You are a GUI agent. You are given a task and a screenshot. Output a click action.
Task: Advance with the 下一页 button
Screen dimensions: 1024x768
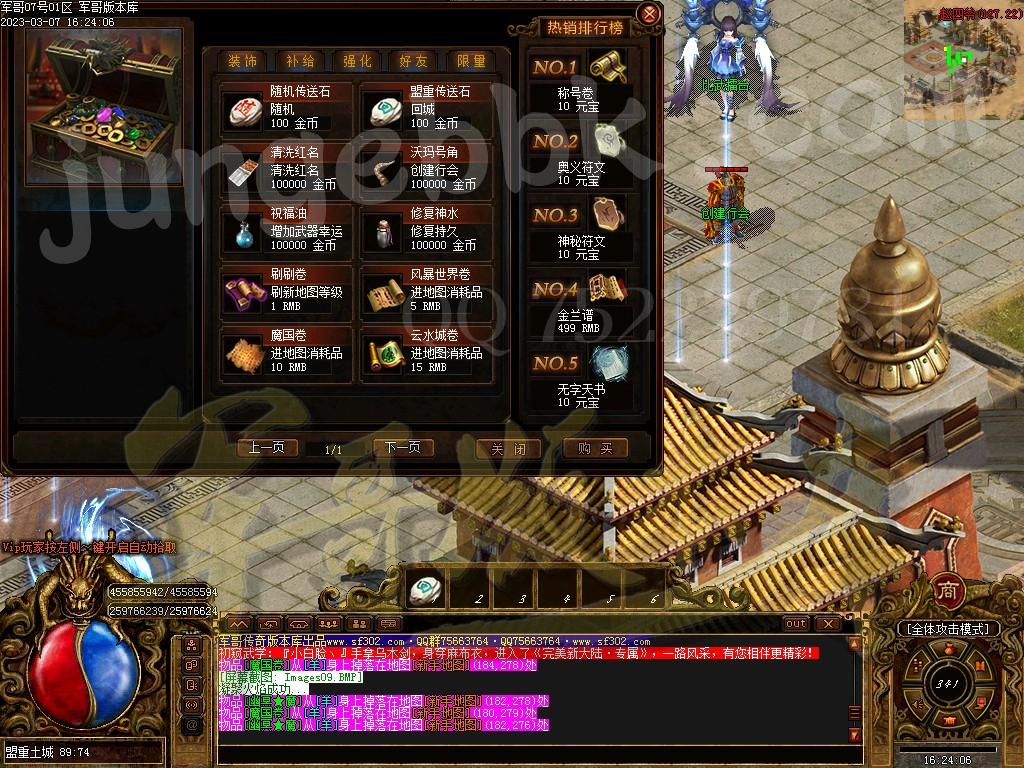[x=403, y=448]
